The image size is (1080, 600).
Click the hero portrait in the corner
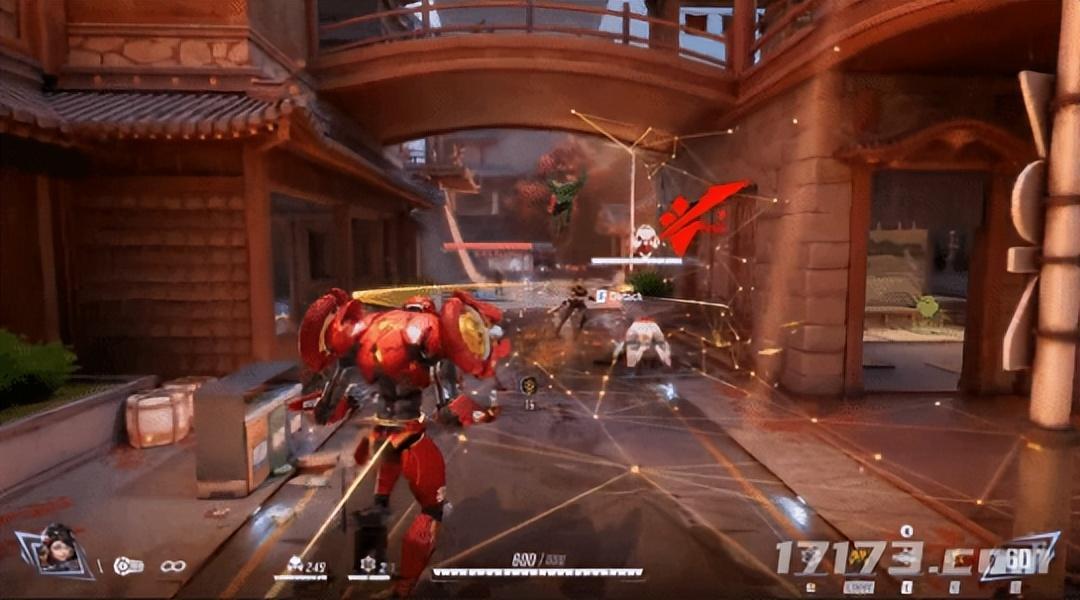55,551
